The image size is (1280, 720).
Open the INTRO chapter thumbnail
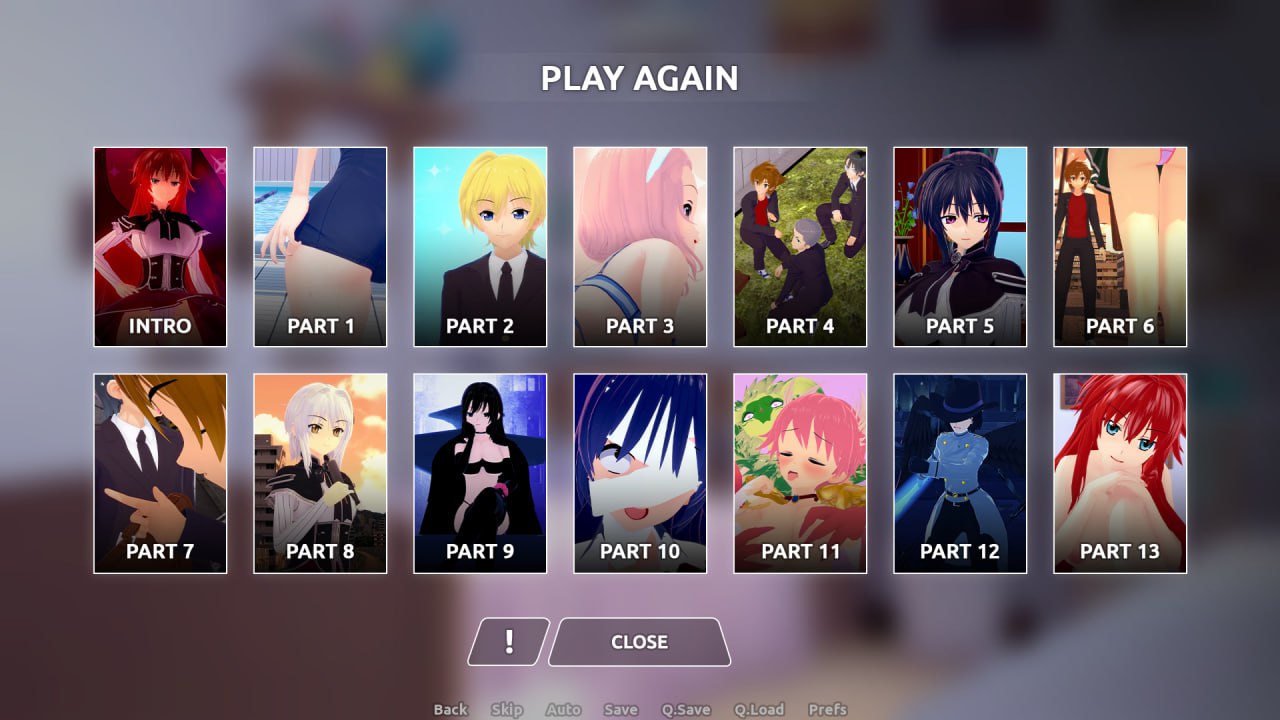(x=160, y=246)
